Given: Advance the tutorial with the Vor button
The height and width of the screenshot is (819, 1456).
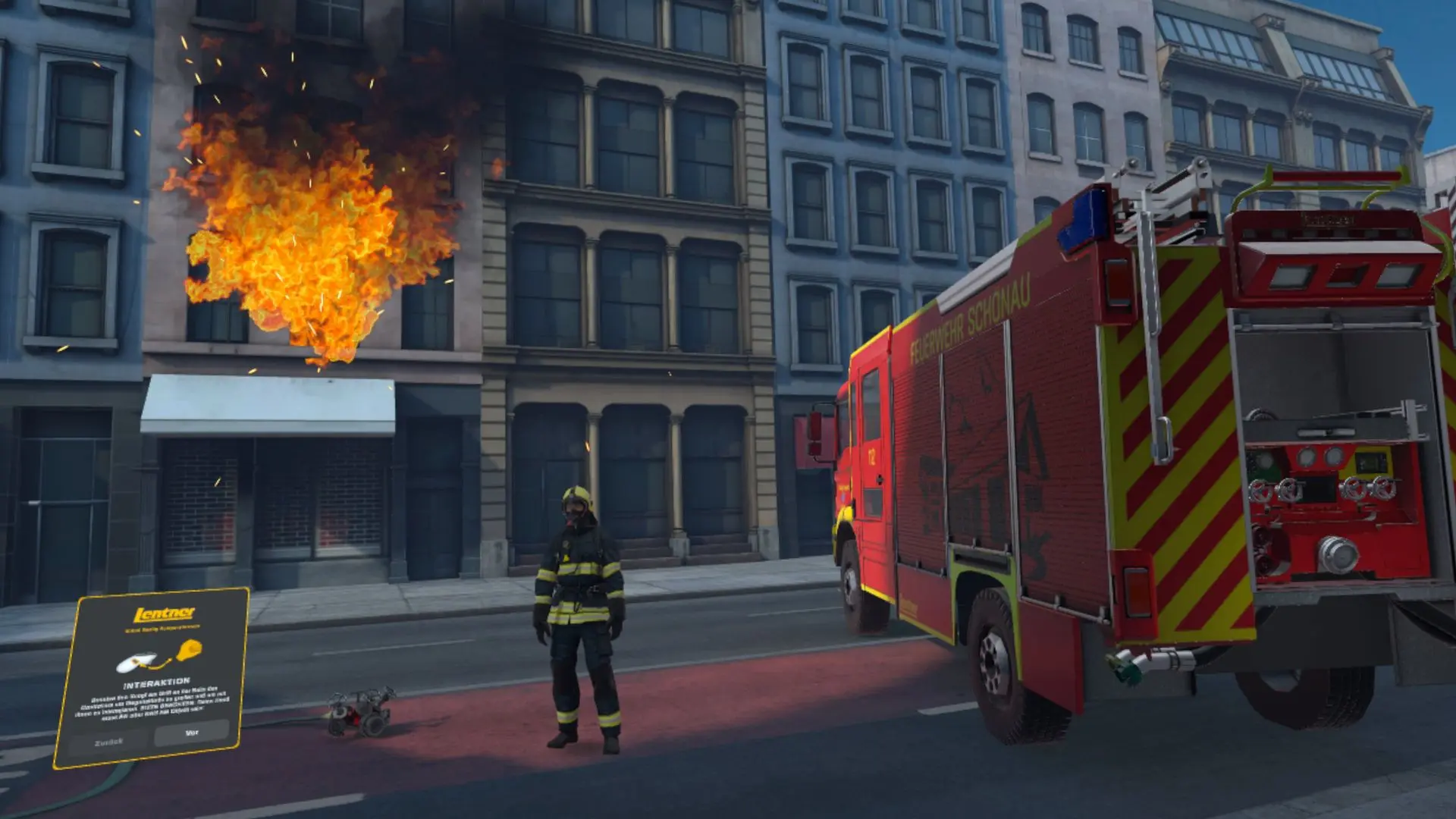Looking at the screenshot, I should (192, 733).
